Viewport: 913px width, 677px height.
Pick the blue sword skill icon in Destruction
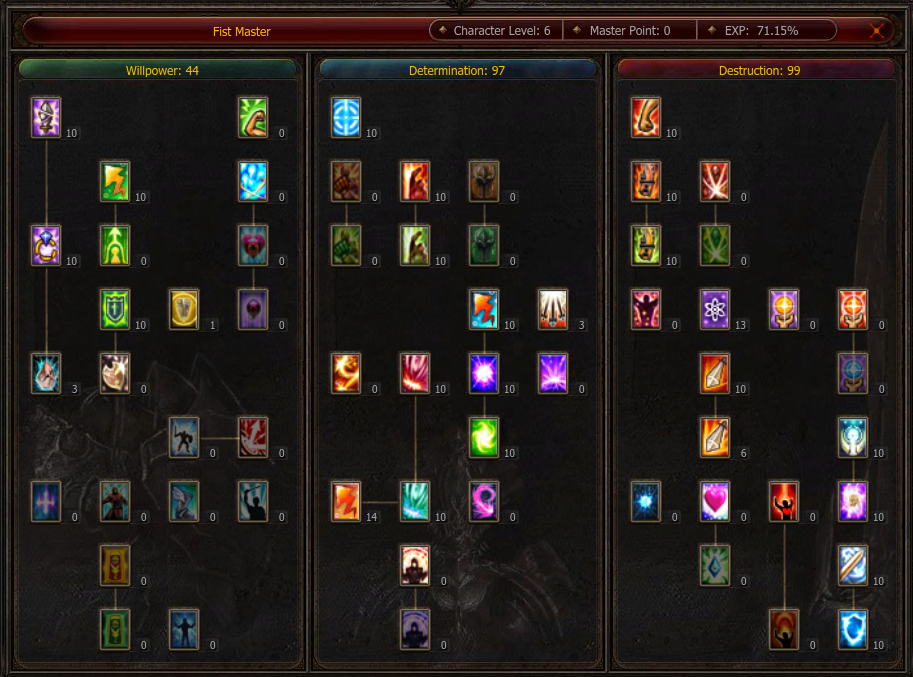tap(853, 565)
